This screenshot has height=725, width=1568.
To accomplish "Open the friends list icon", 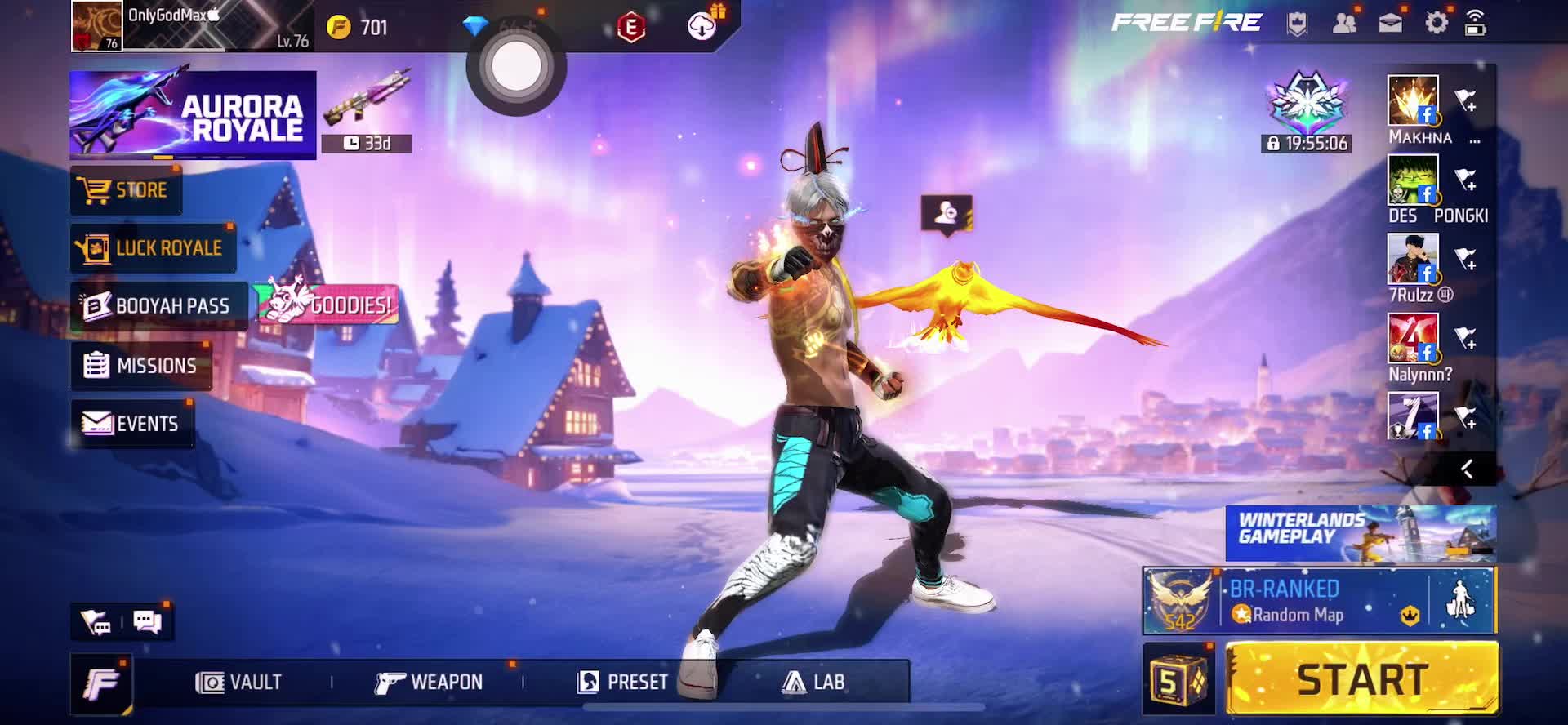I will pyautogui.click(x=1344, y=24).
